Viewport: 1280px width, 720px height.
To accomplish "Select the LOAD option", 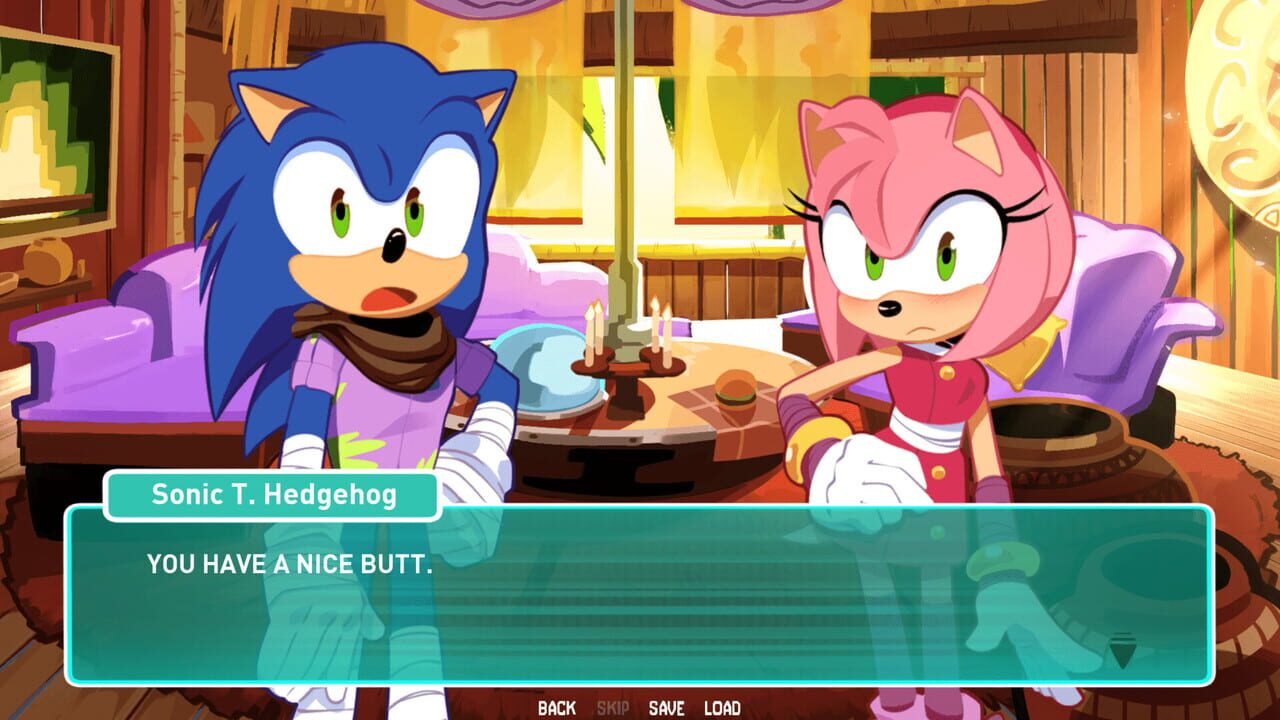I will (x=723, y=707).
